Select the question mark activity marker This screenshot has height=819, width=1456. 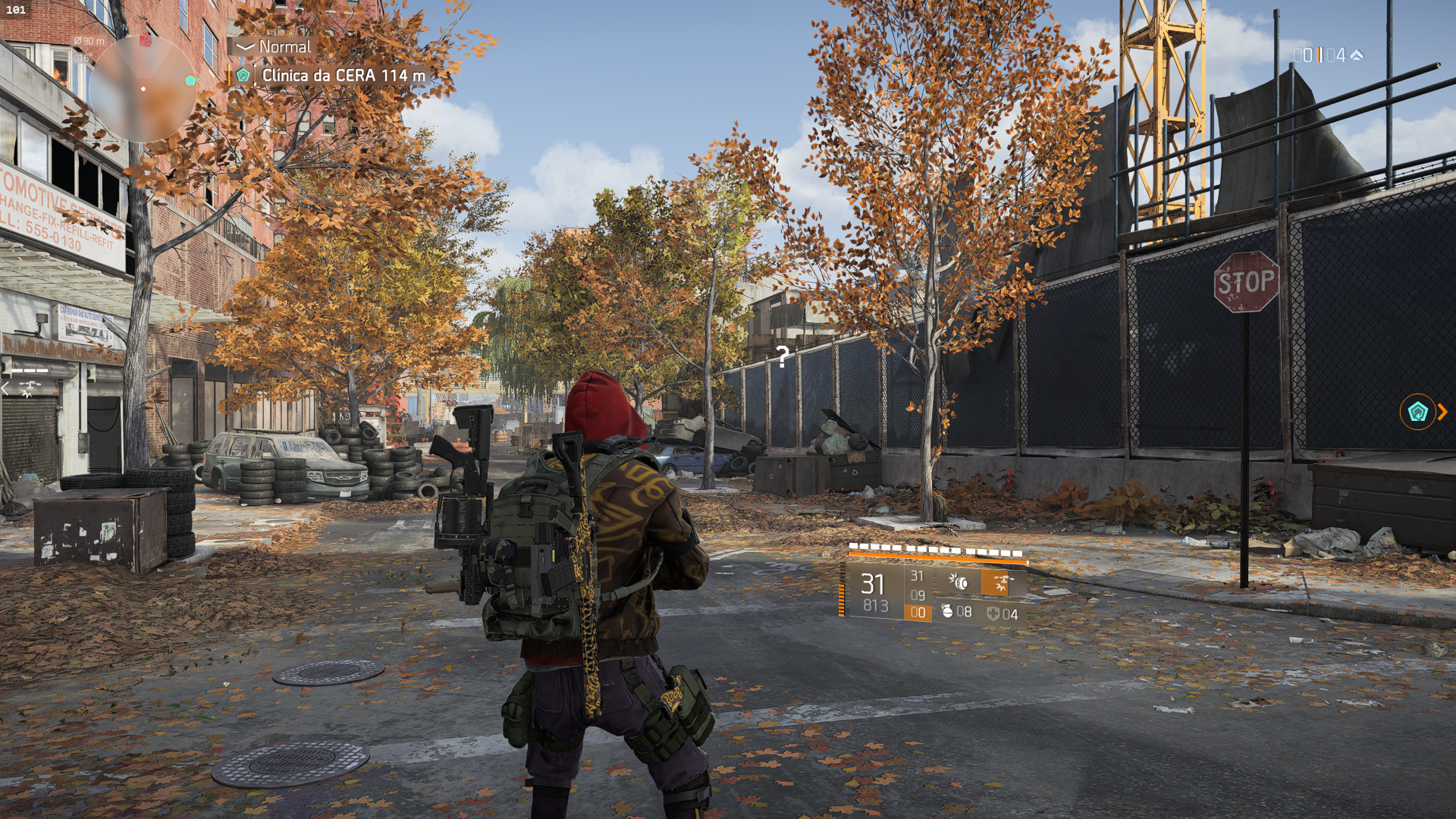pos(782,355)
